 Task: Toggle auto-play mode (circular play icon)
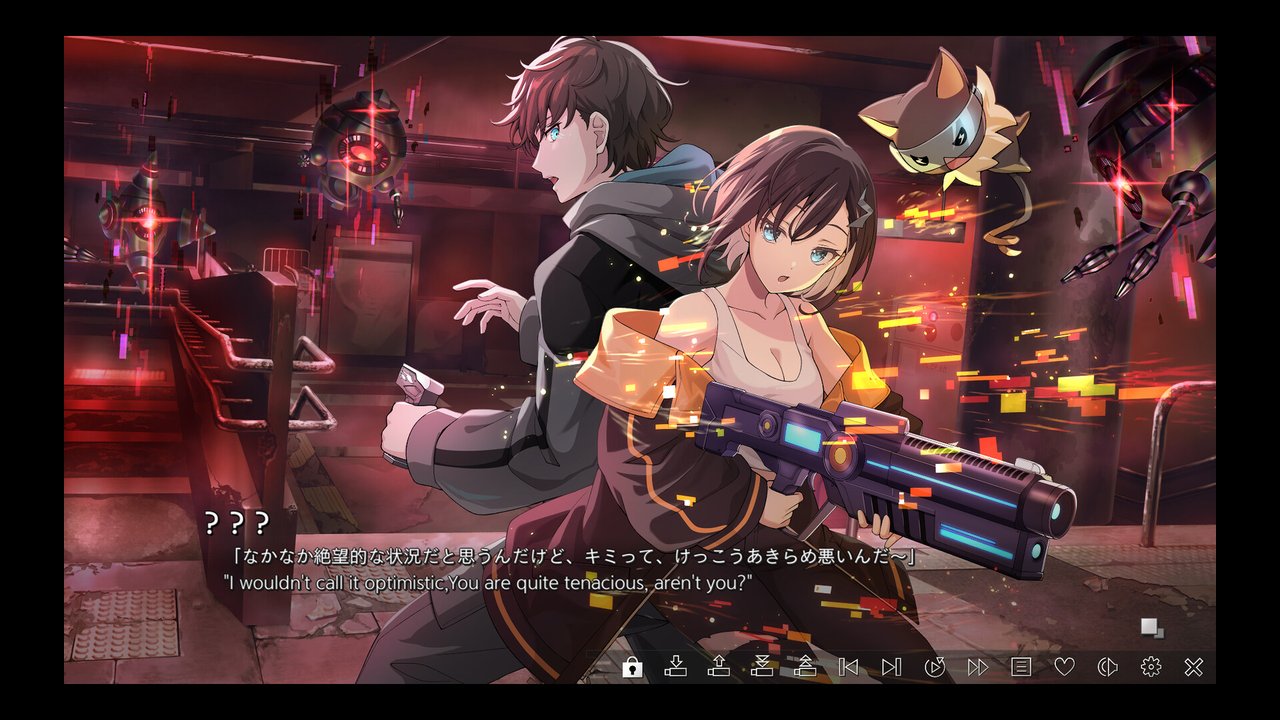(935, 667)
